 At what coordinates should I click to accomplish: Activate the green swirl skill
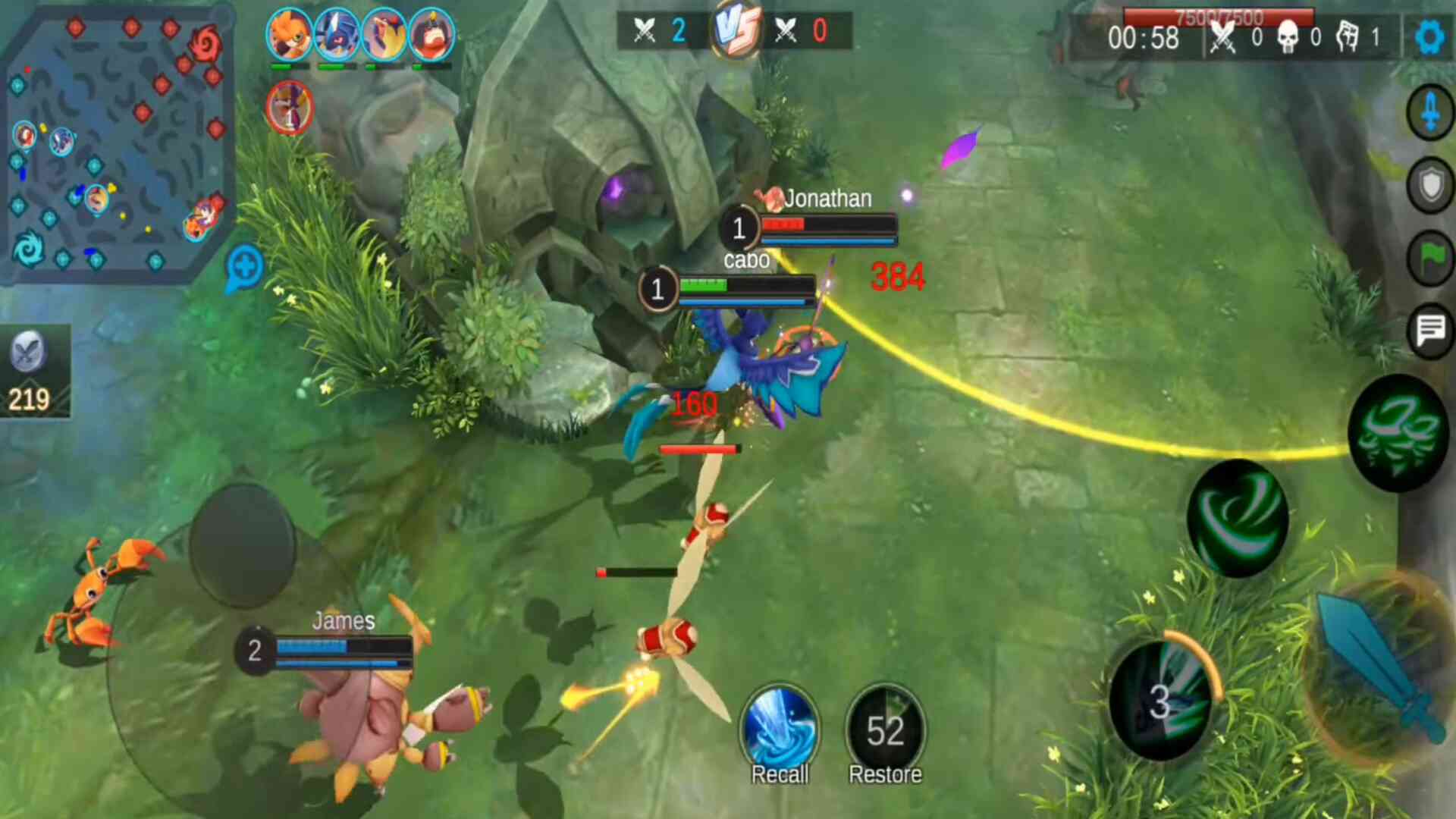pyautogui.click(x=1238, y=519)
